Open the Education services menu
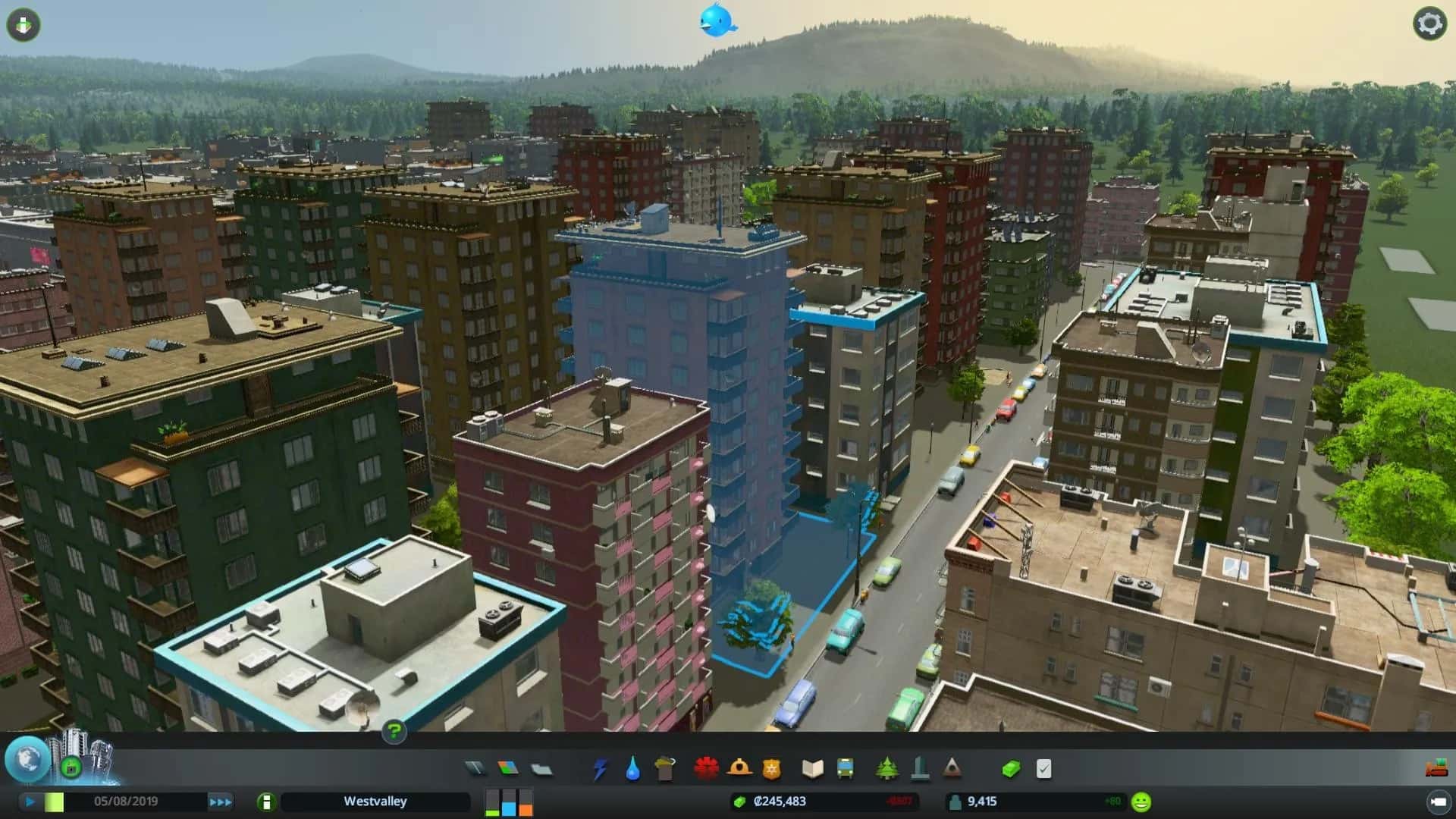The image size is (1456, 819). coord(813,769)
